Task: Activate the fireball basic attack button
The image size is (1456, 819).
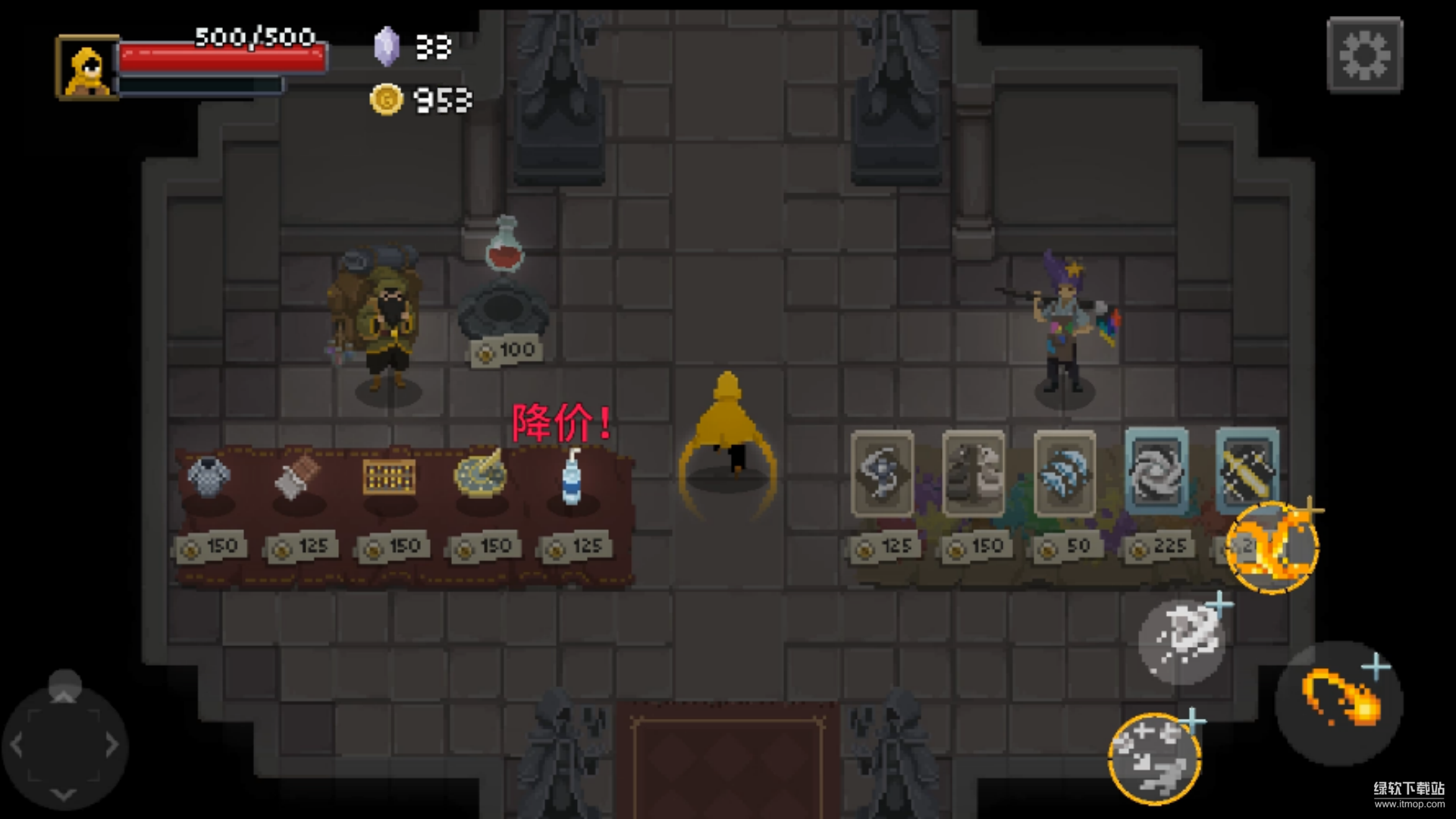Action: coord(1339,703)
